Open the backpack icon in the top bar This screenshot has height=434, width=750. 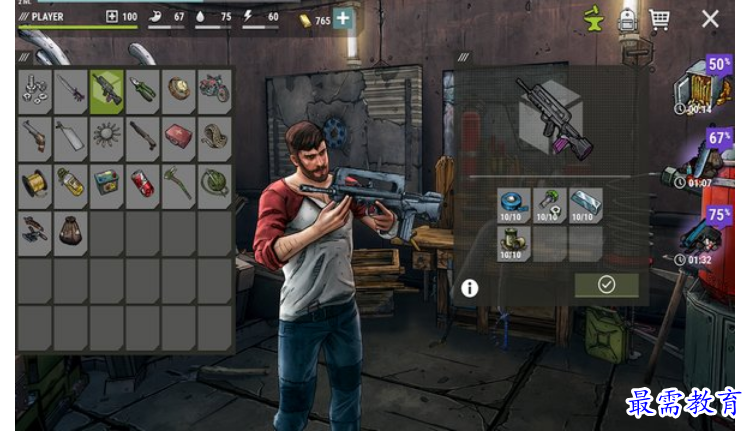(627, 19)
